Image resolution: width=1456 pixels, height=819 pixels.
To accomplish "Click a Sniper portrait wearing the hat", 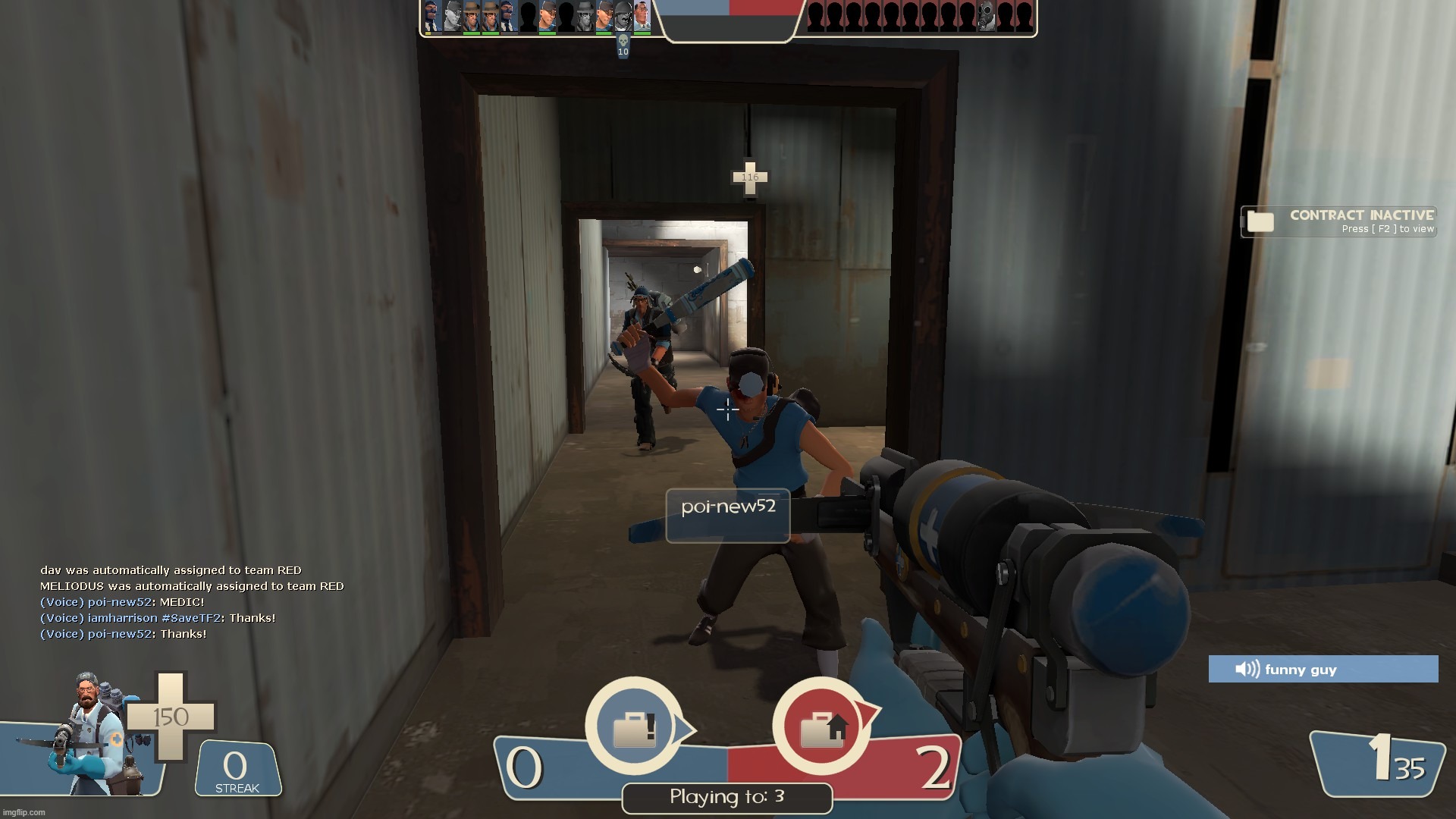I will click(x=470, y=17).
